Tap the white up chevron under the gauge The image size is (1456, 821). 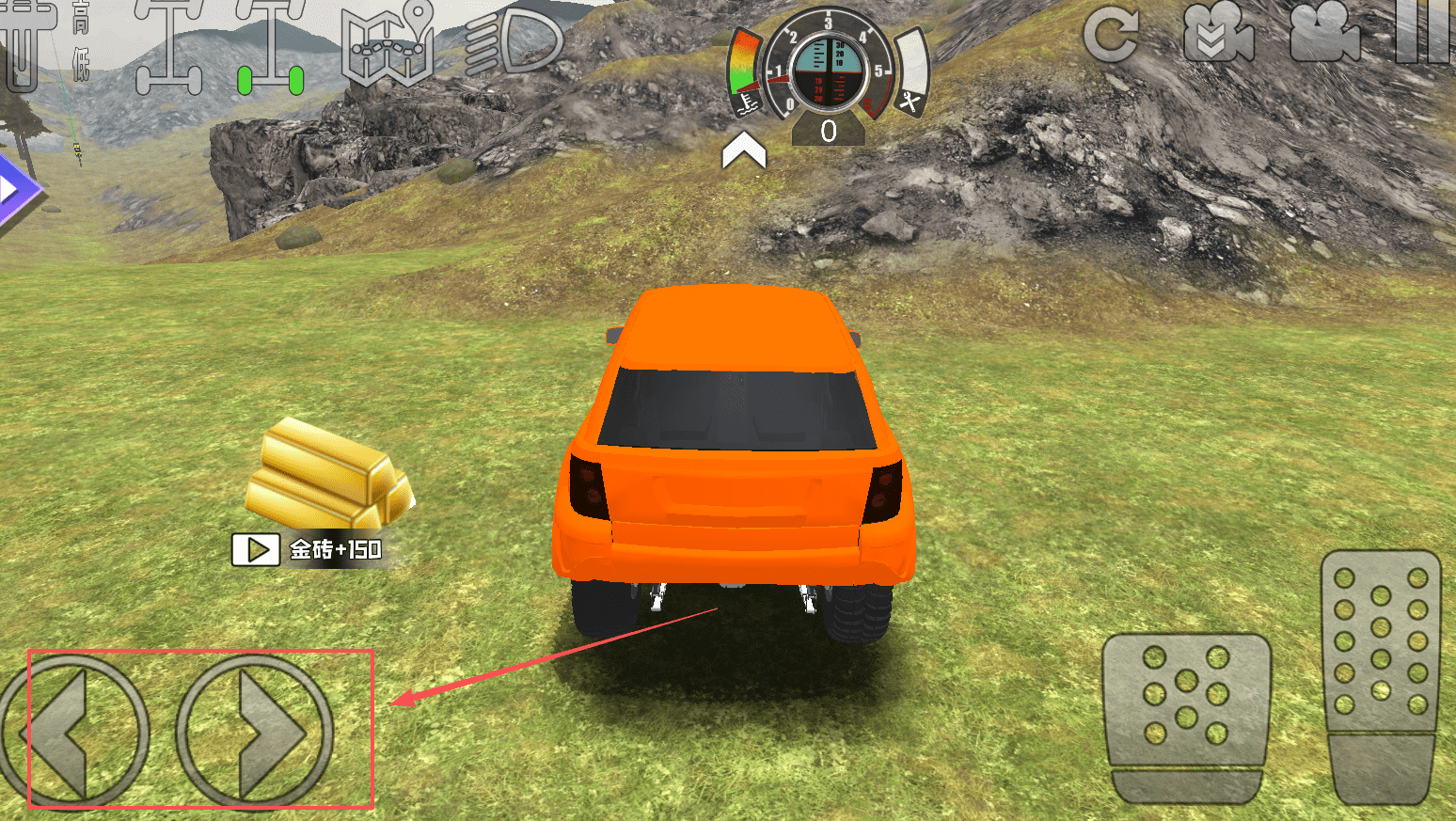pos(744,150)
